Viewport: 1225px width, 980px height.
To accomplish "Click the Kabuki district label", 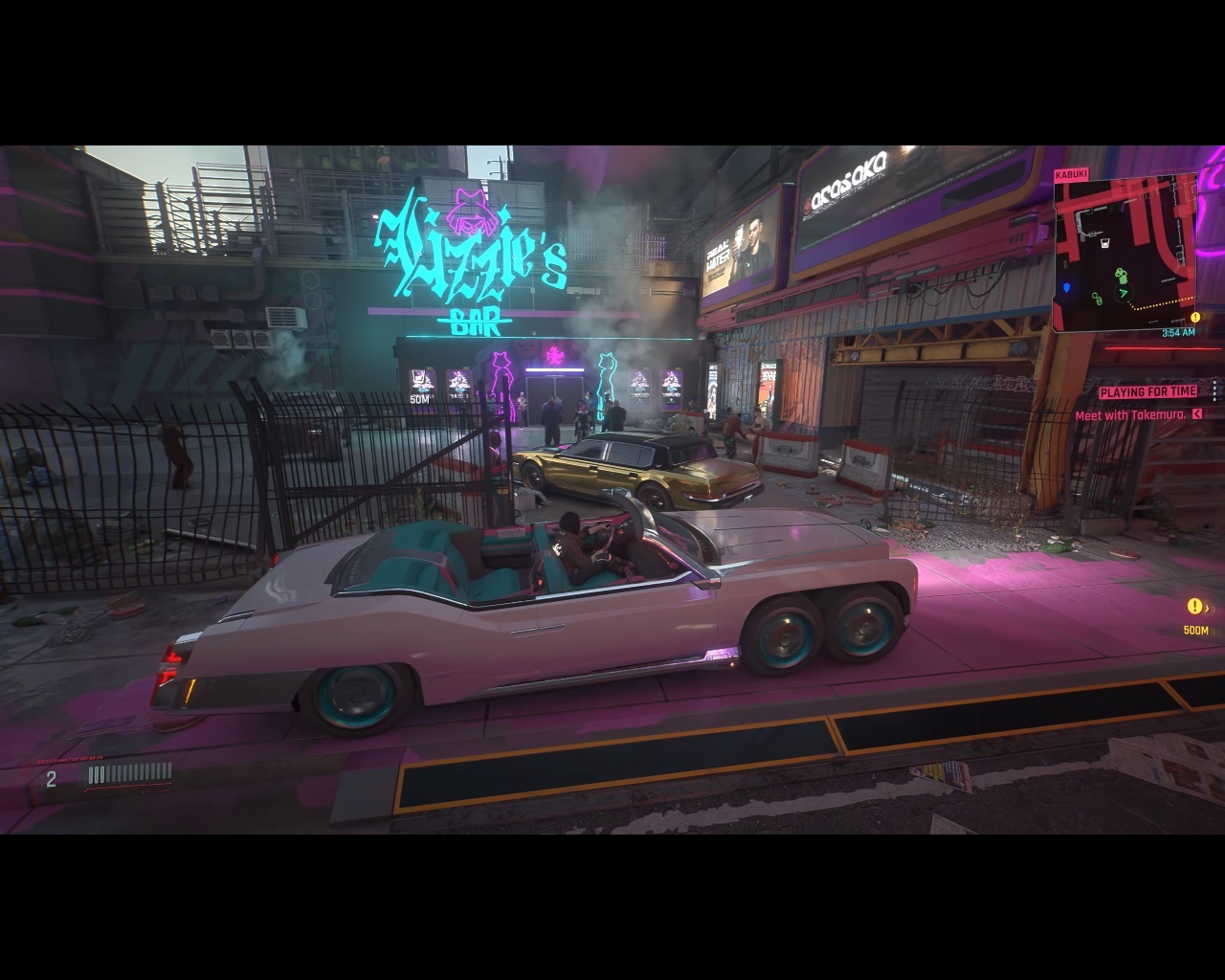I will pos(1070,175).
